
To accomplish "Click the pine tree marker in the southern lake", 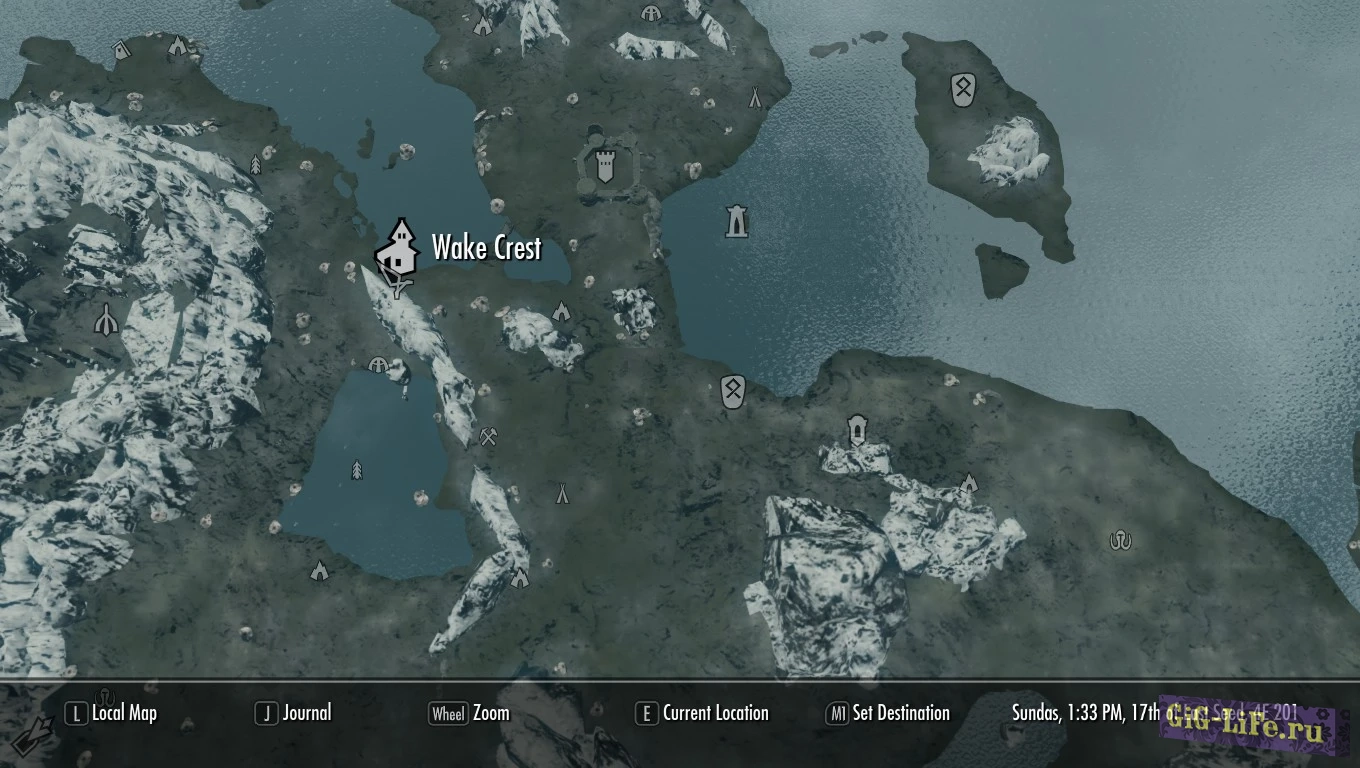I will [x=357, y=469].
